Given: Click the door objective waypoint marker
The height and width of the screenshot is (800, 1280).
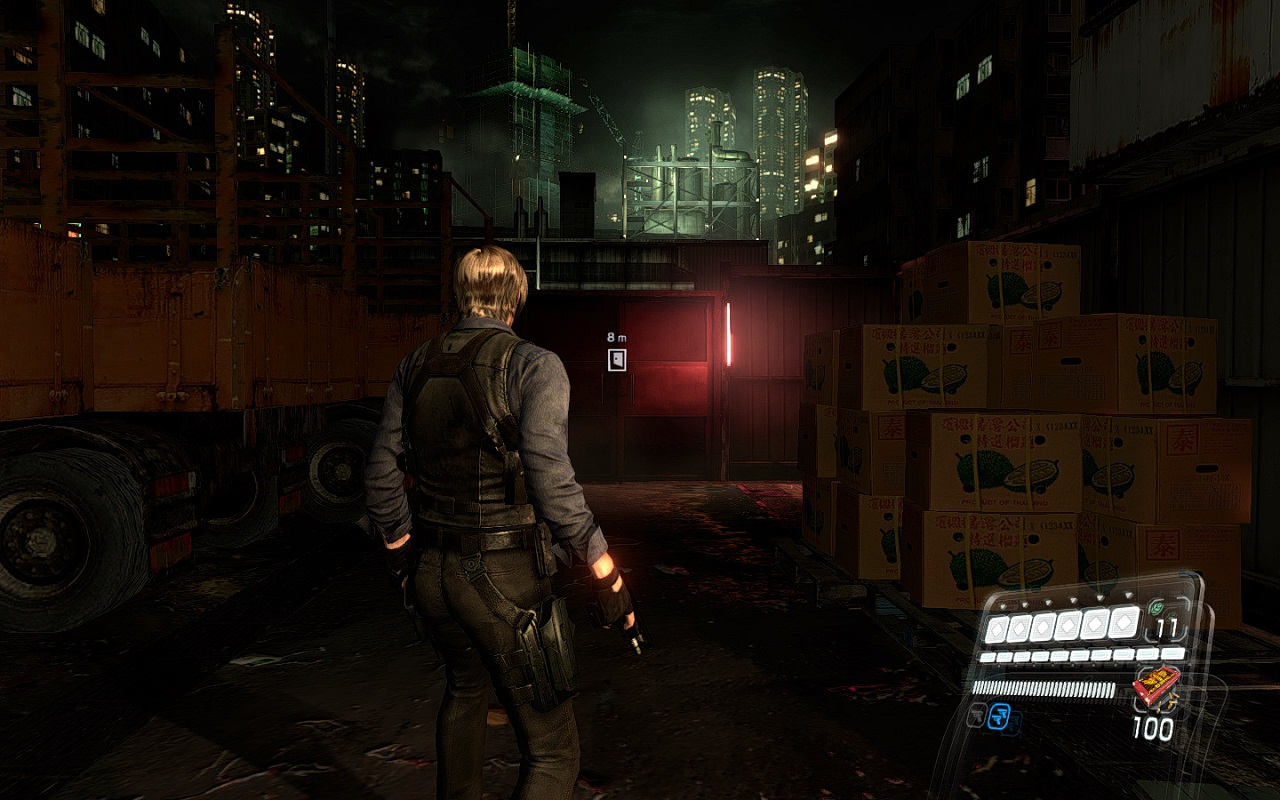Looking at the screenshot, I should pyautogui.click(x=617, y=360).
